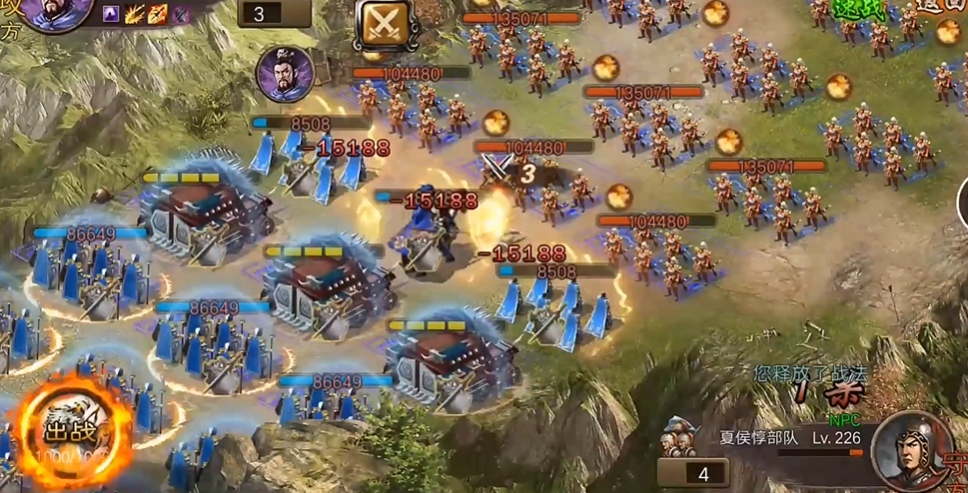The height and width of the screenshot is (493, 968).
Task: Select the purple triangle skill icon
Action: 111,14
